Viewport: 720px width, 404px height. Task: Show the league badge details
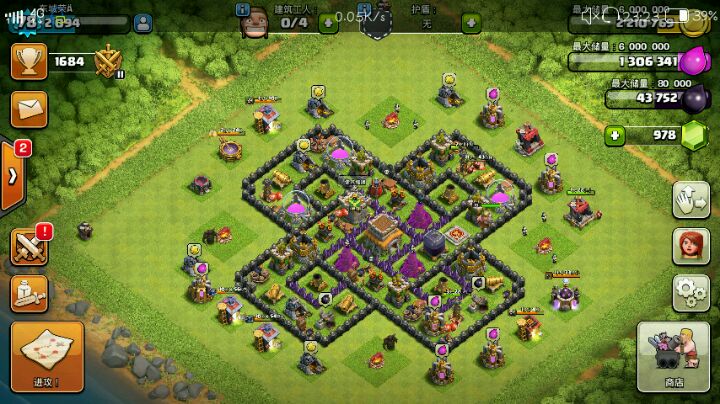[108, 63]
